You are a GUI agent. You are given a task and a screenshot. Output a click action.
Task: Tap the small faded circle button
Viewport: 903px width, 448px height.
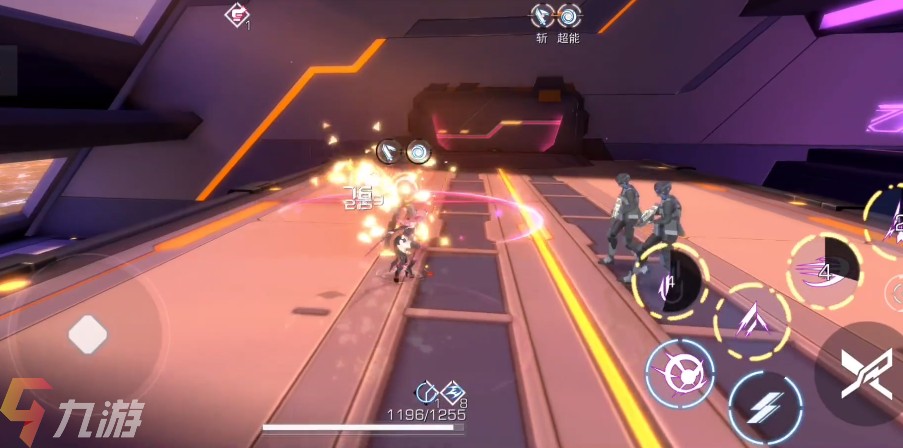(x=895, y=292)
